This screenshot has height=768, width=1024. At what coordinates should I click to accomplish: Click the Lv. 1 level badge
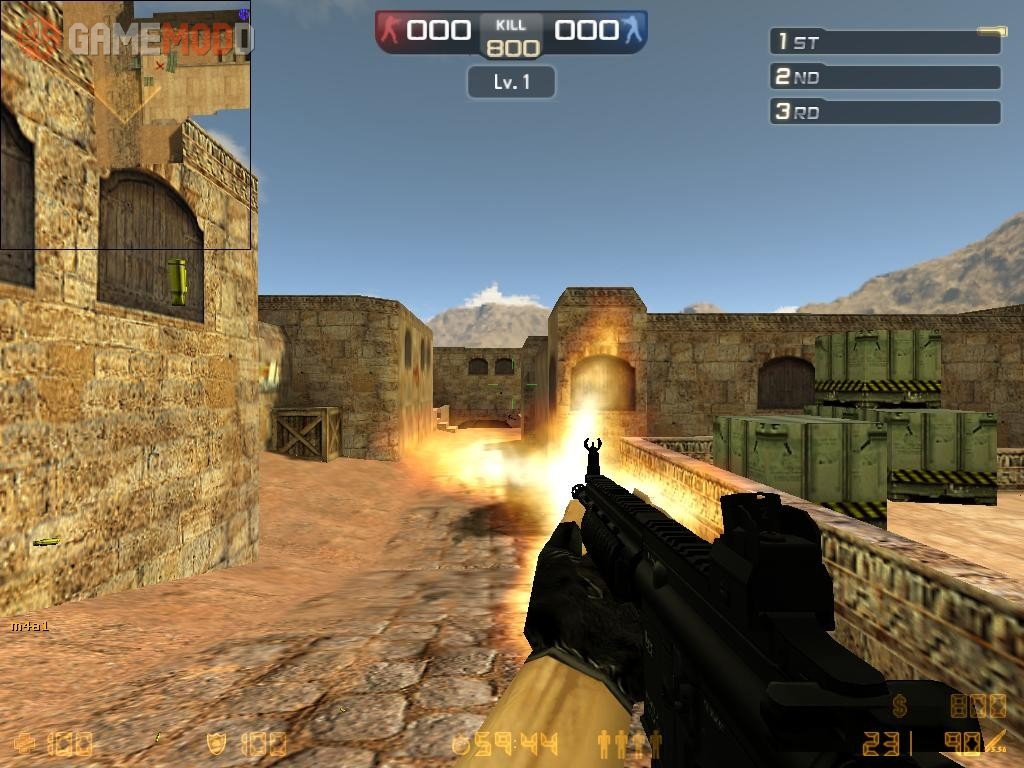[x=511, y=82]
